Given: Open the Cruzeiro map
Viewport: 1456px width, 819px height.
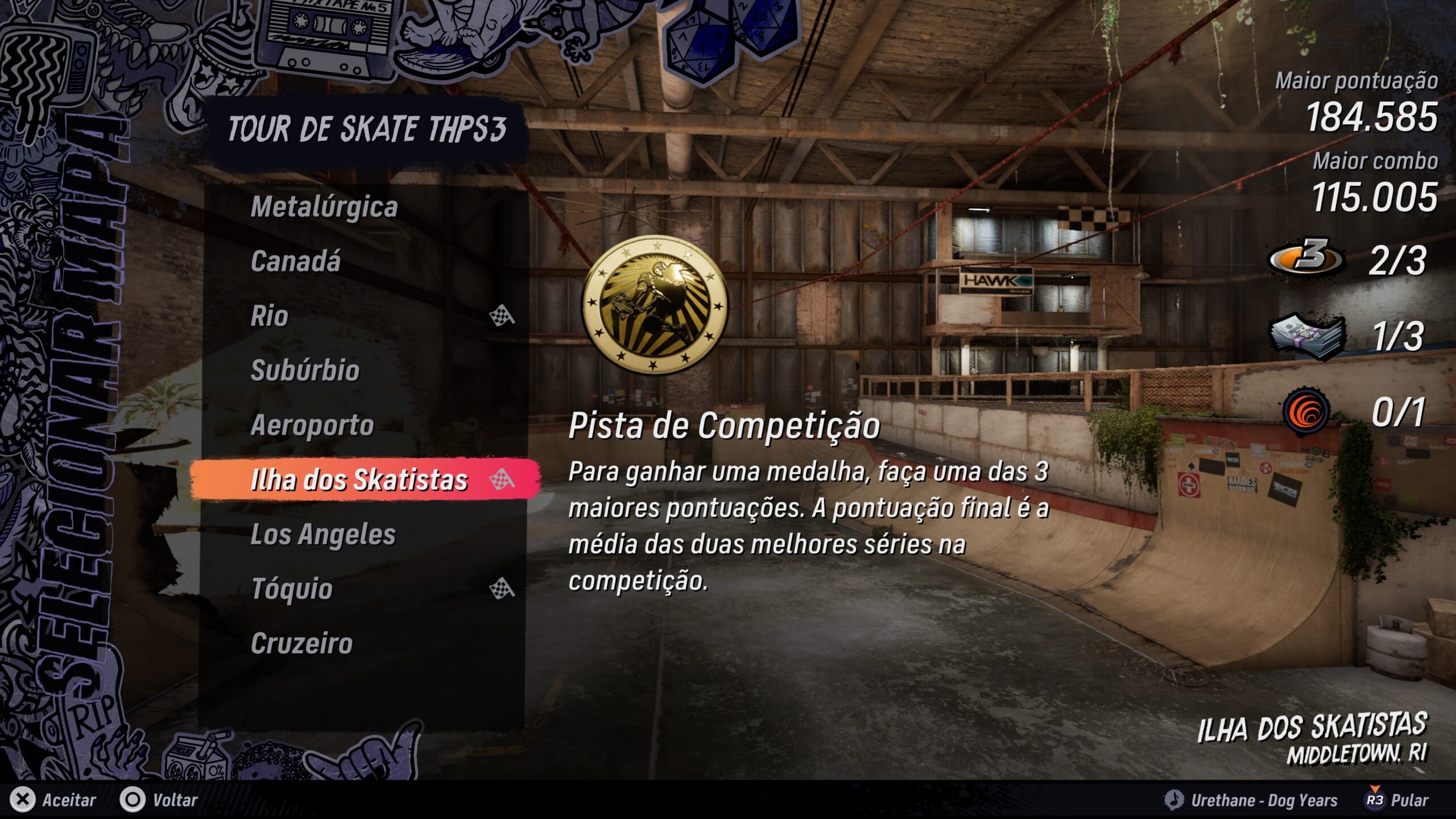Looking at the screenshot, I should (x=301, y=643).
